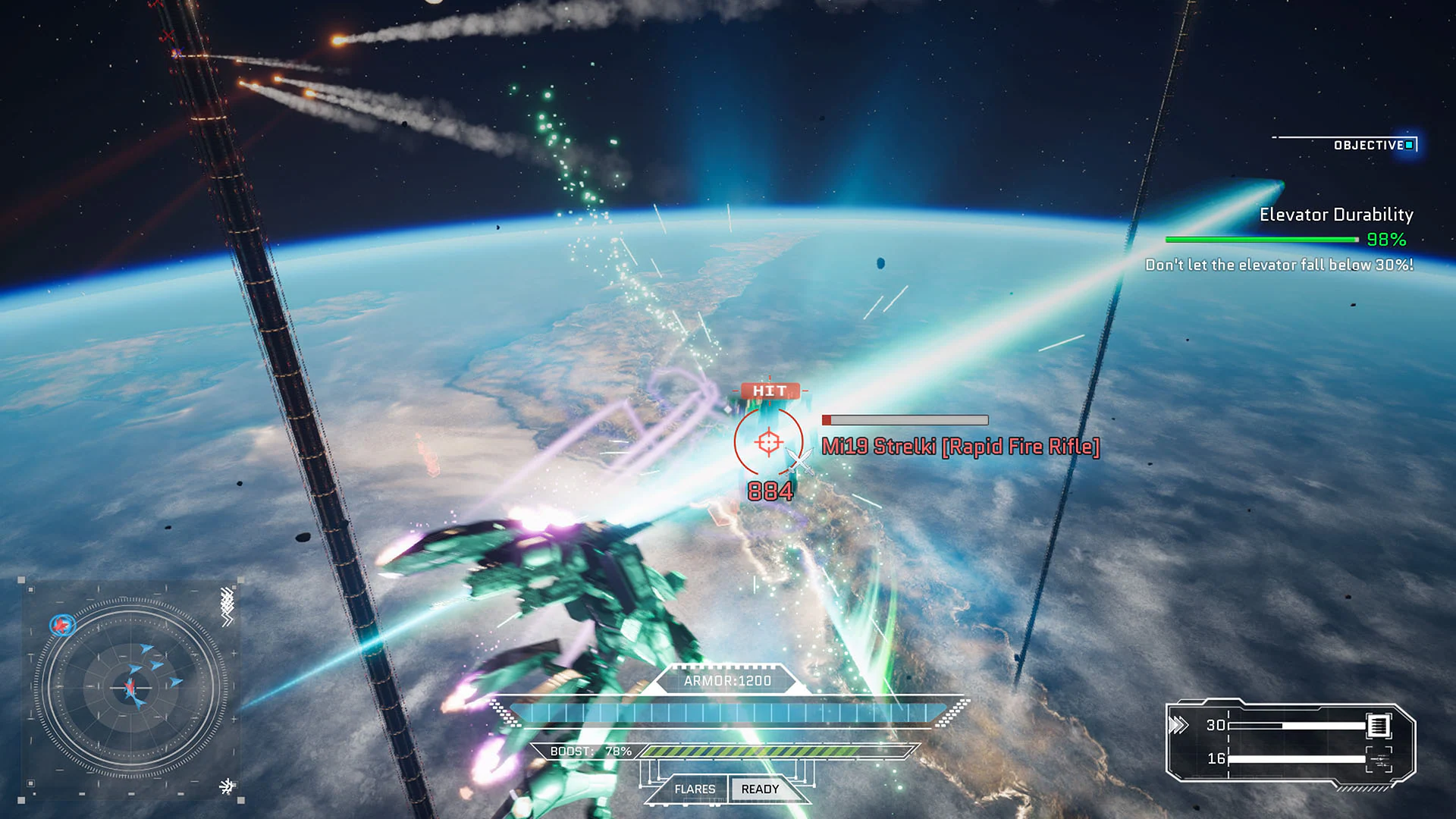Screen dimensions: 1456x819
Task: Click the blue player arrow at the radar center
Action: (130, 687)
